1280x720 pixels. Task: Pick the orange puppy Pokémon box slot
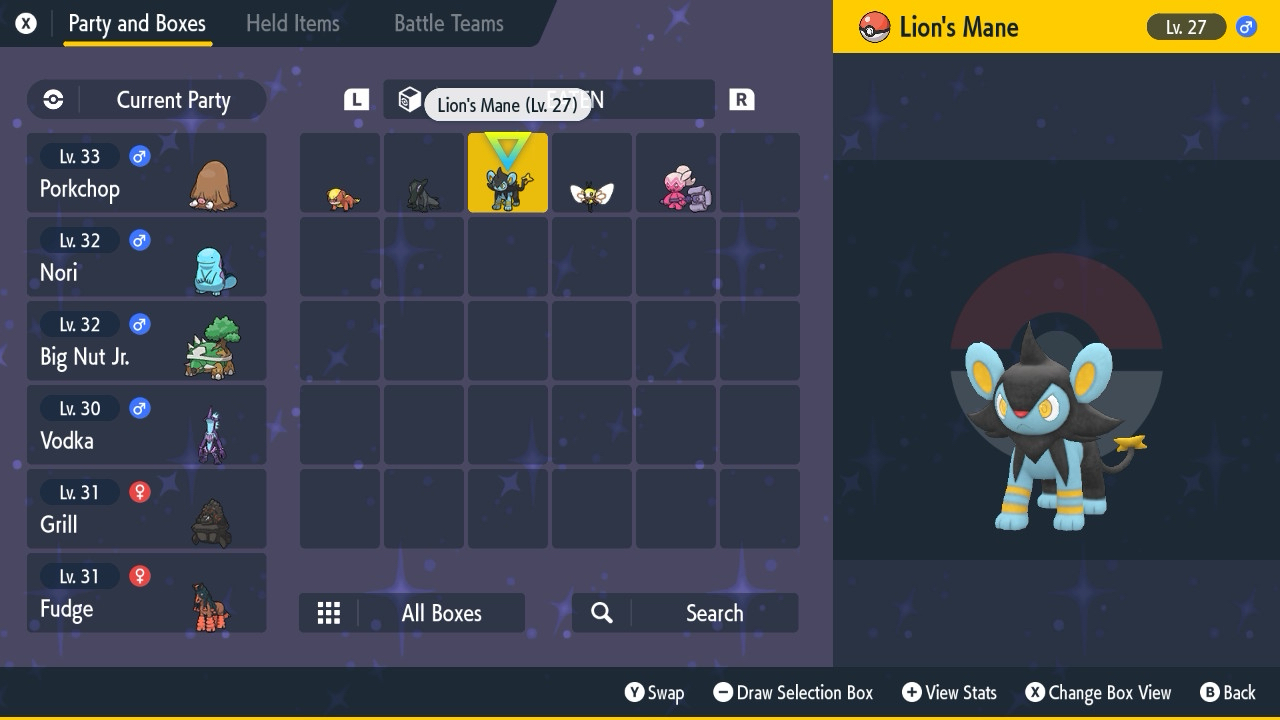click(340, 173)
